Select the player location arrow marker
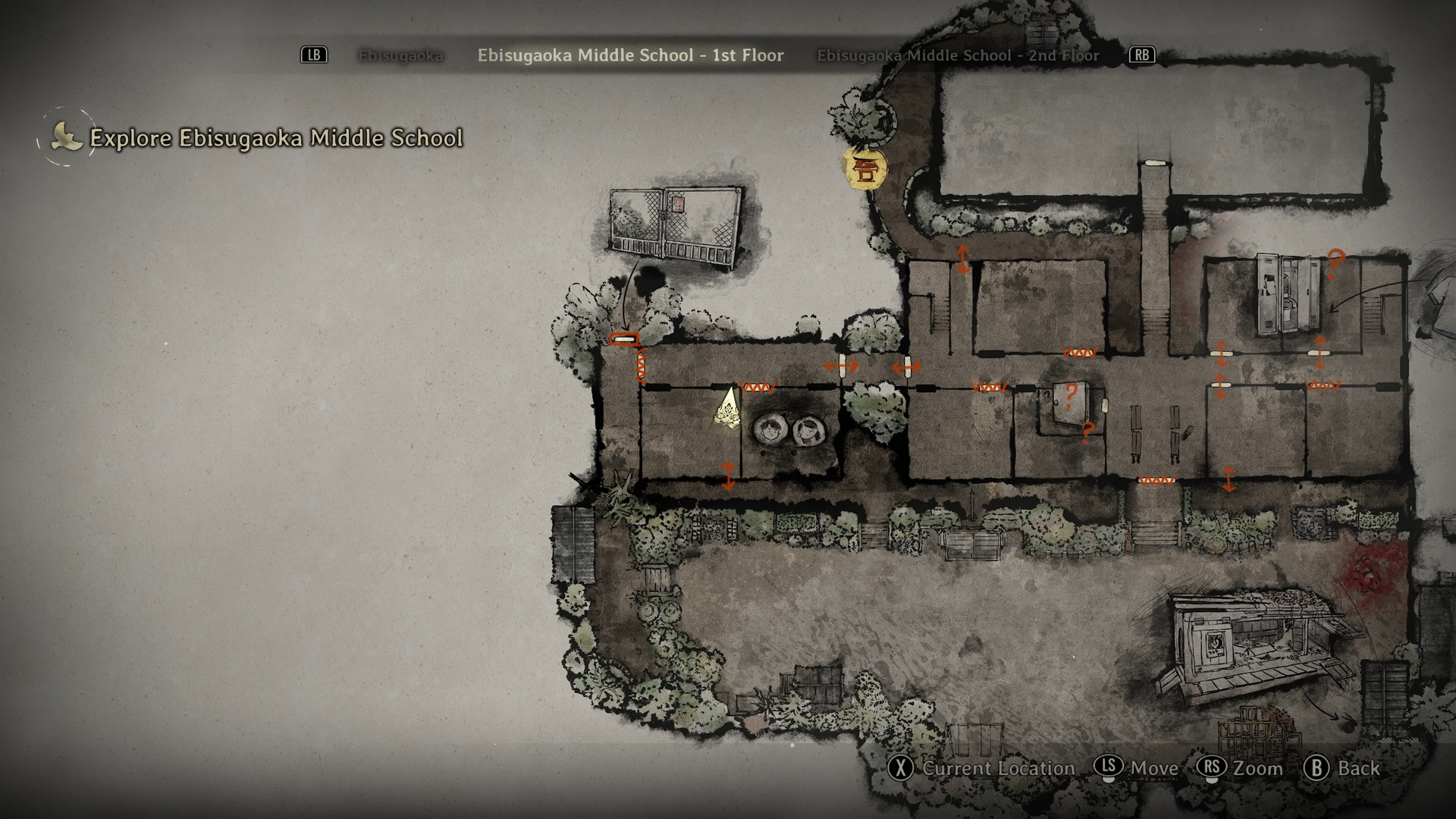This screenshot has height=819, width=1456. pyautogui.click(x=728, y=409)
